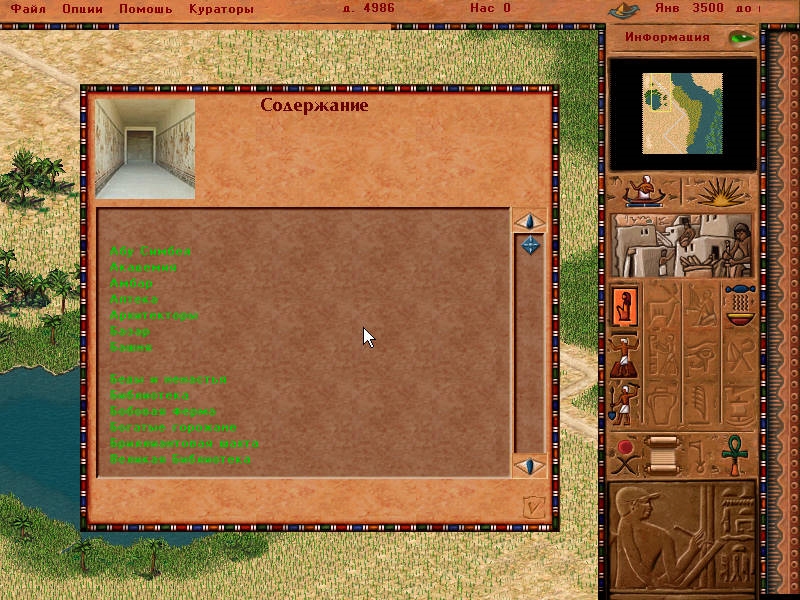The height and width of the screenshot is (600, 800).
Task: Open the Абу Симбел help entry
Action: [x=150, y=251]
